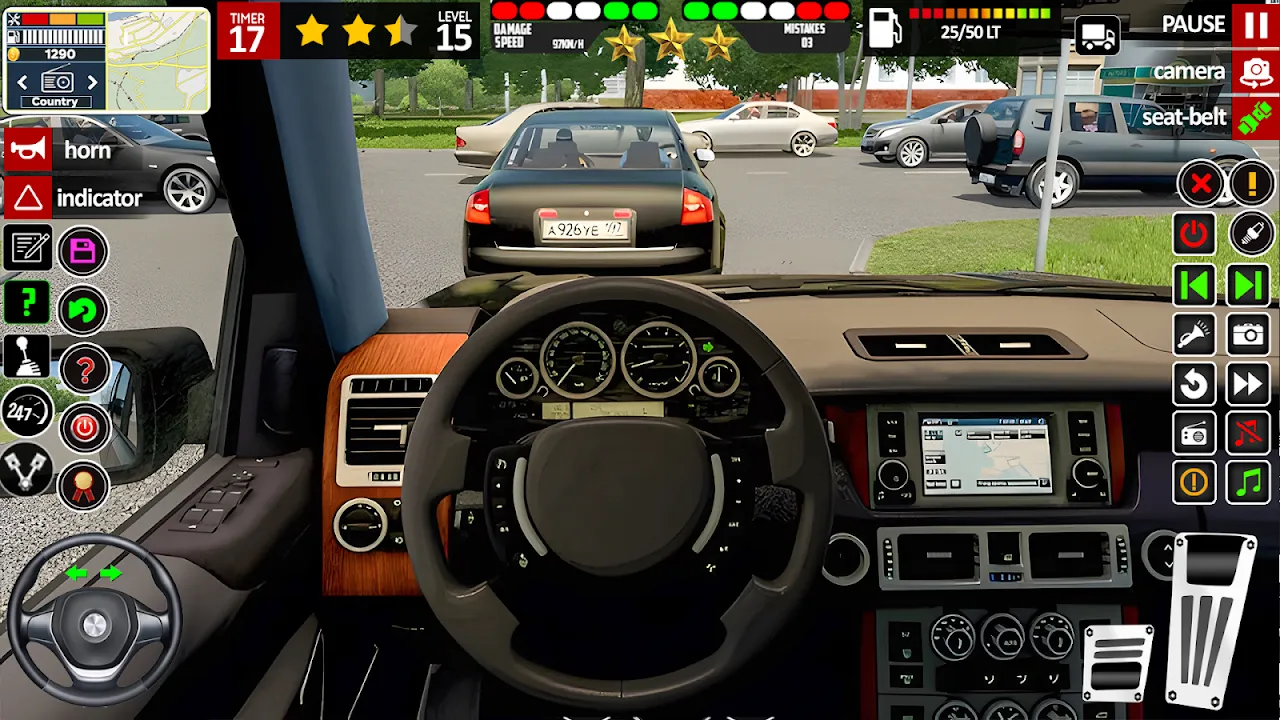Fasten the seat-belt

1255,118
